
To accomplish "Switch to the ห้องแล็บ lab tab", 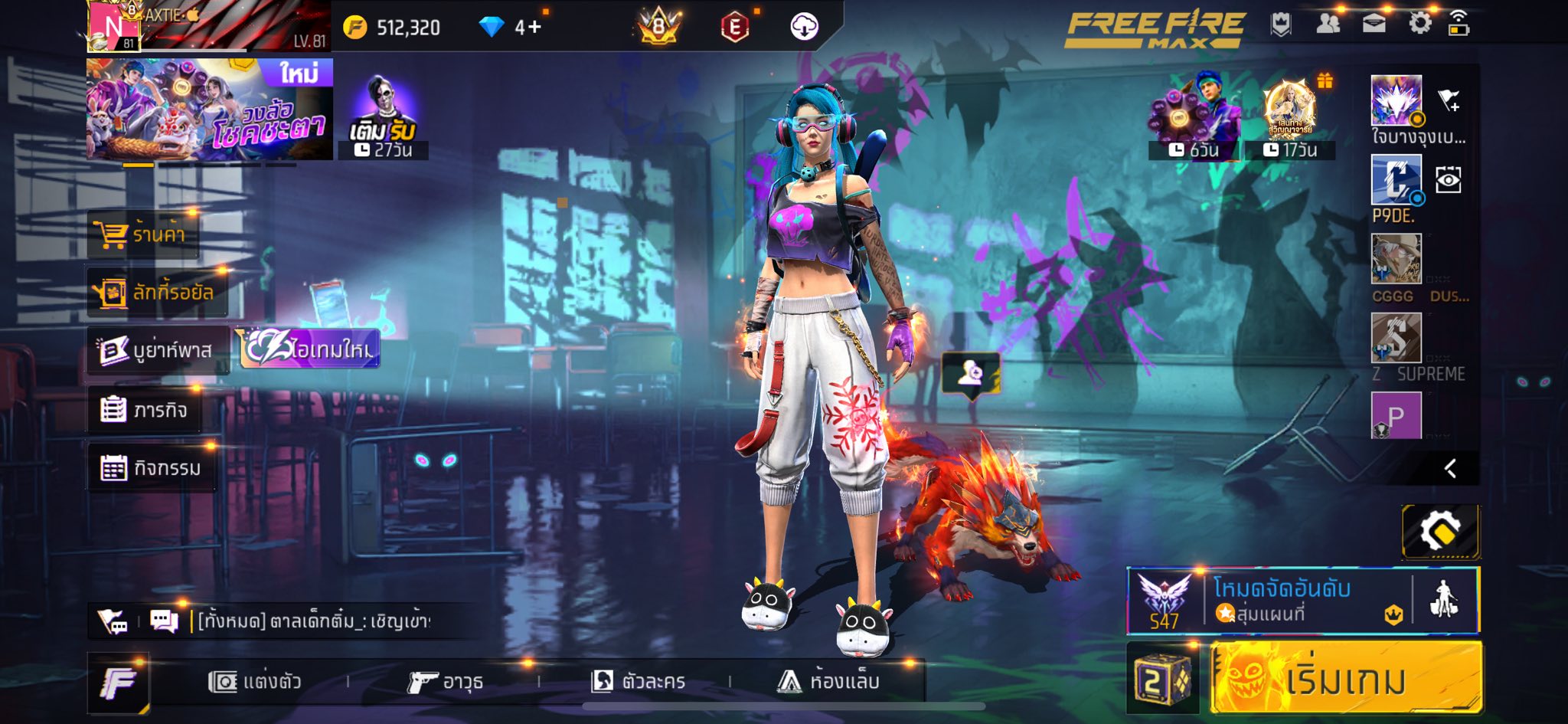I will click(828, 681).
